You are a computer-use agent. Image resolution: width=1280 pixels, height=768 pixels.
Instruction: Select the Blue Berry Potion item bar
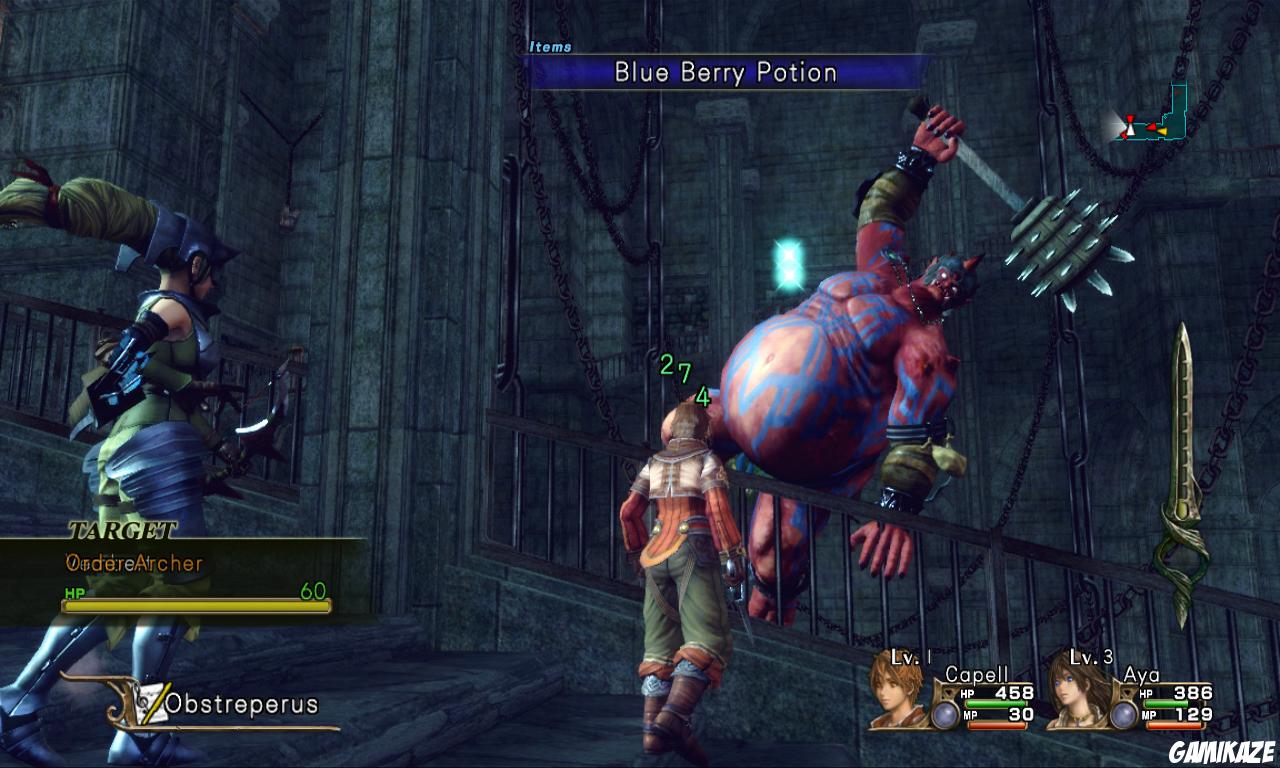725,72
